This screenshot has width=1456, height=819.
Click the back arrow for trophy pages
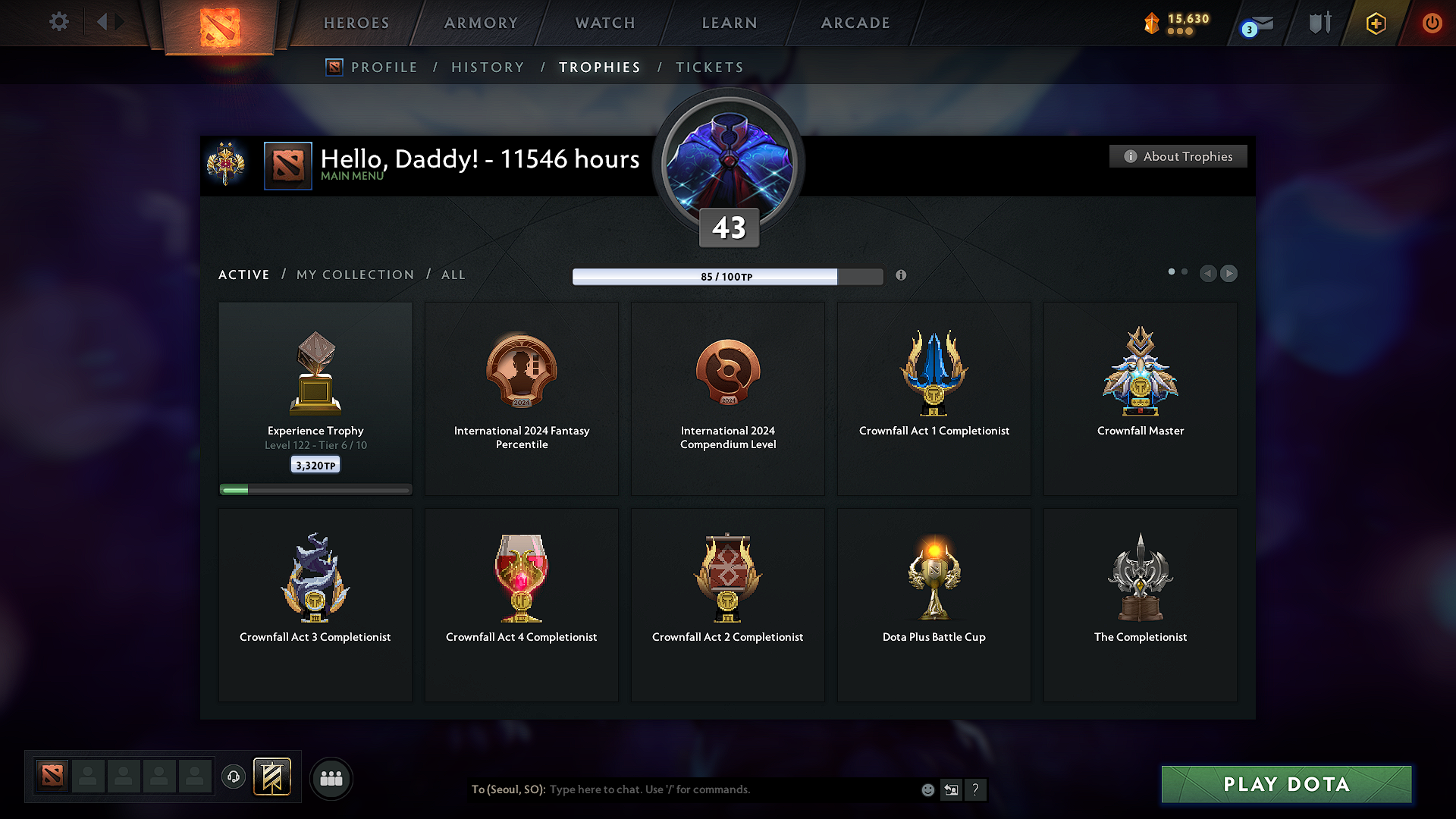1208,274
